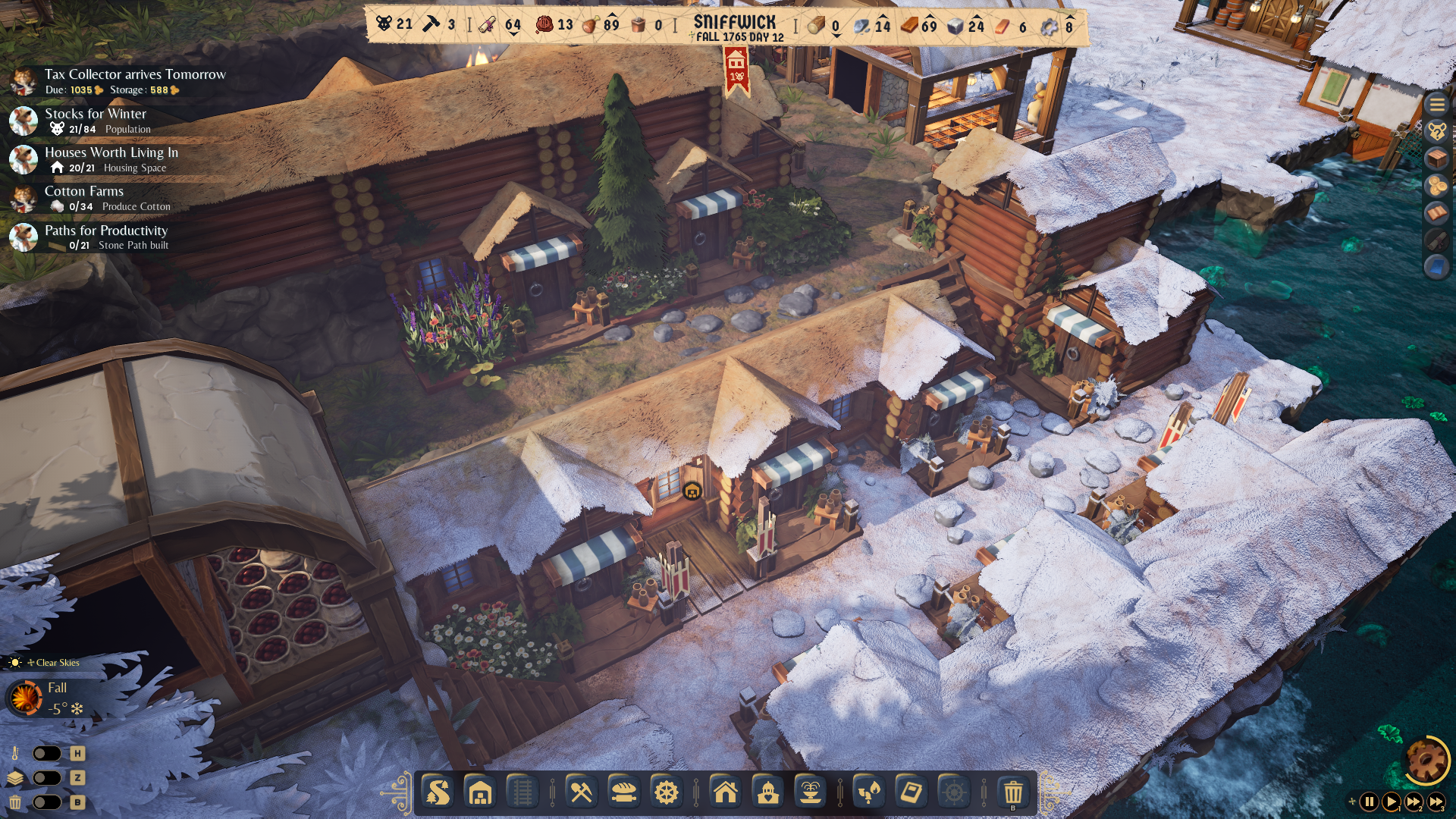1456x819 pixels.
Task: Open the coins economy panel in right sidebar
Action: tap(1436, 184)
